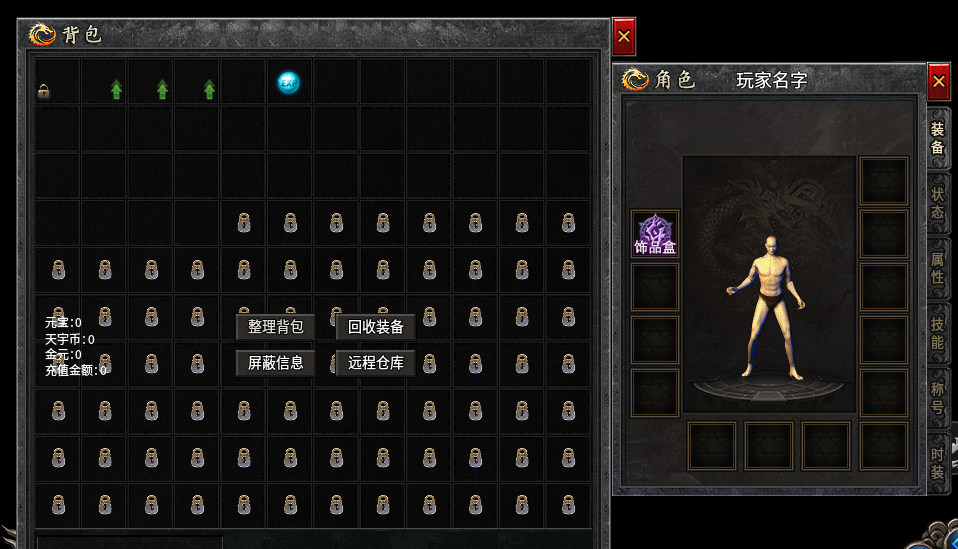This screenshot has width=958, height=549.
Task: View the 时装 fashion tab
Action: pos(938,460)
